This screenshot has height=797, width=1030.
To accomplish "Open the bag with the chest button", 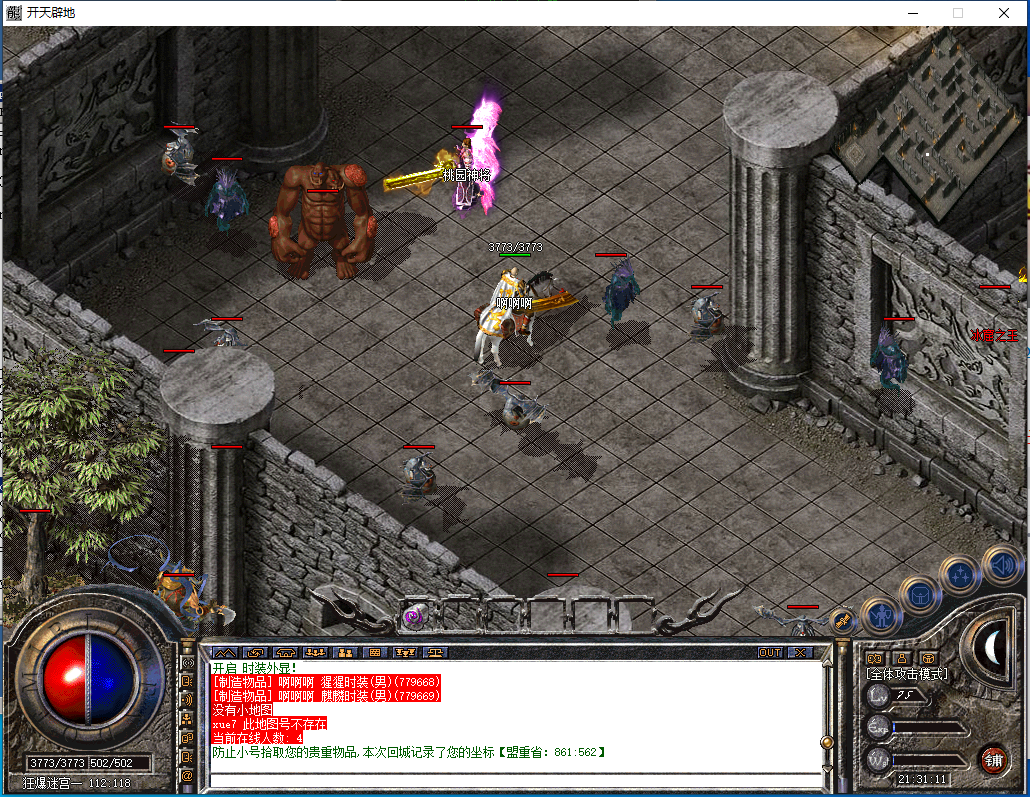I will pyautogui.click(x=919, y=596).
